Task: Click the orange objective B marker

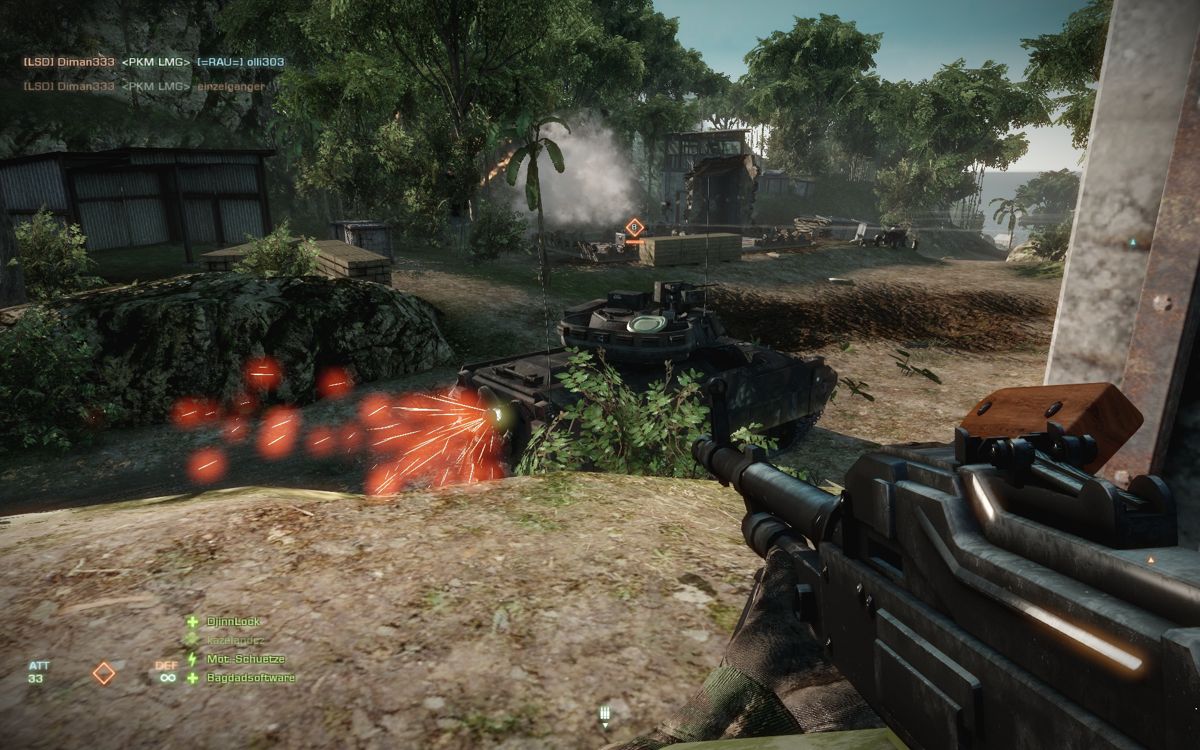Action: (634, 229)
